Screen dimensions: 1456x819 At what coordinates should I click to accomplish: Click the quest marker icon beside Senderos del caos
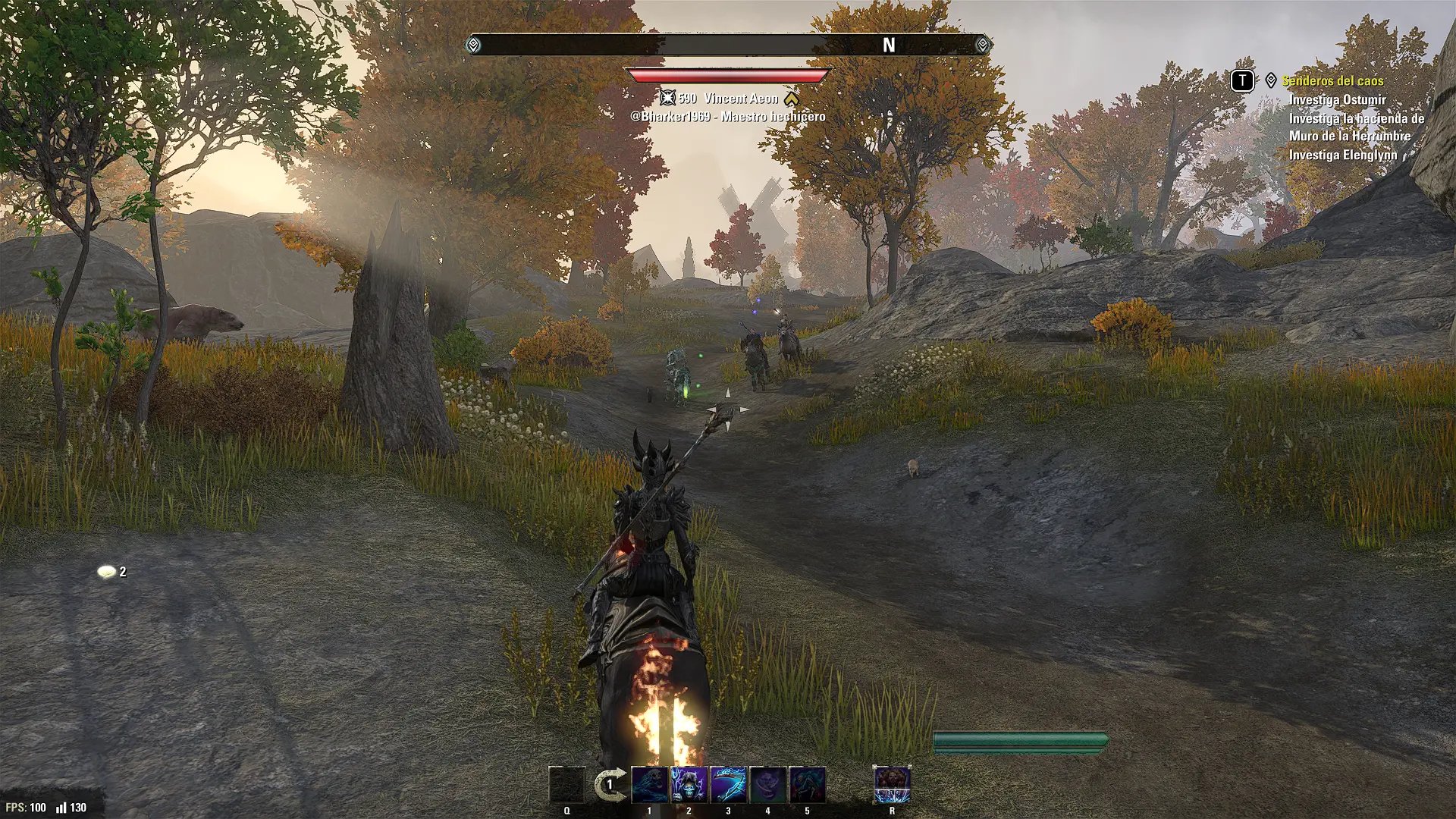click(x=1271, y=80)
